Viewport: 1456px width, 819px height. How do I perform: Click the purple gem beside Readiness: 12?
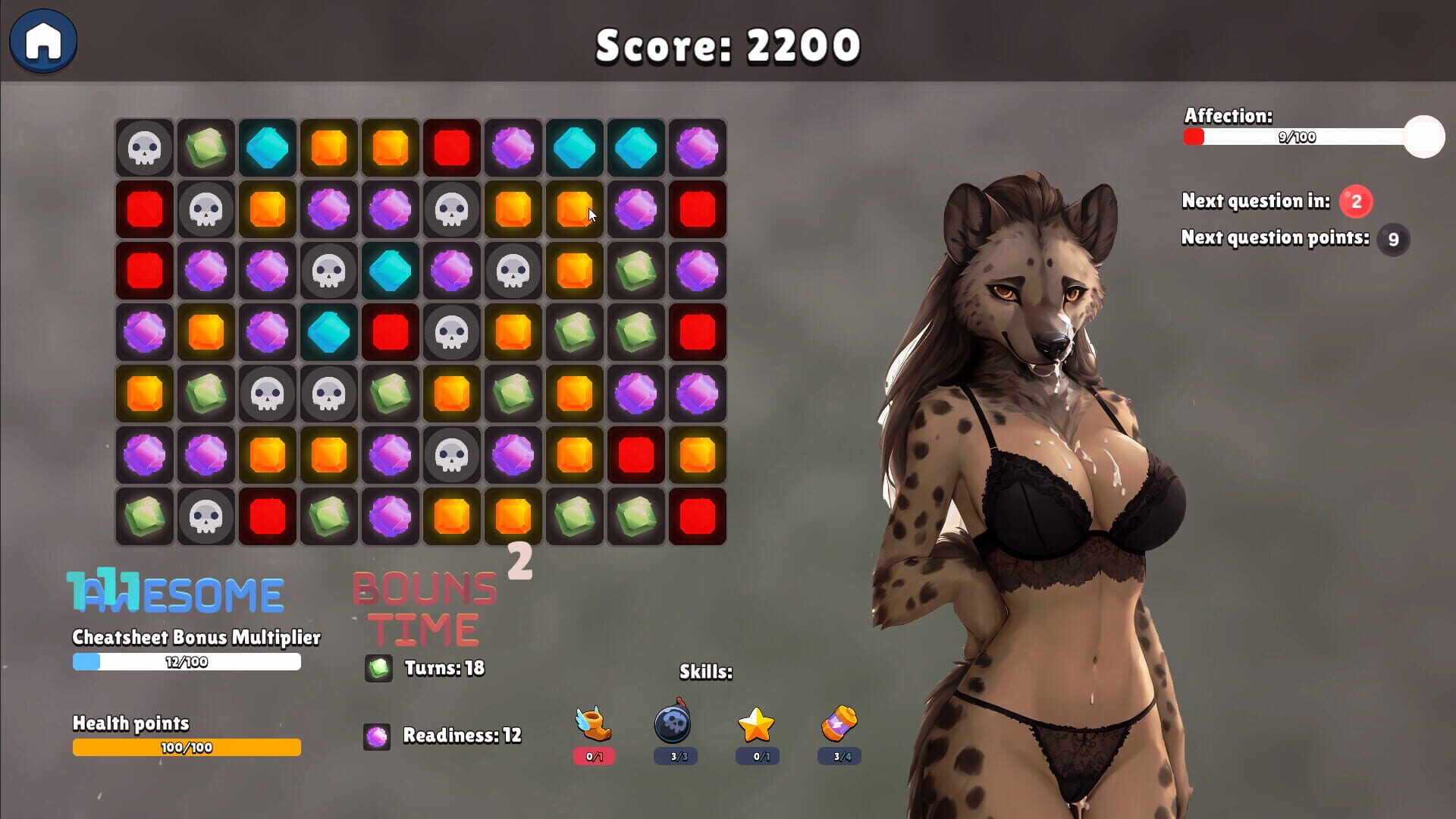(x=377, y=736)
